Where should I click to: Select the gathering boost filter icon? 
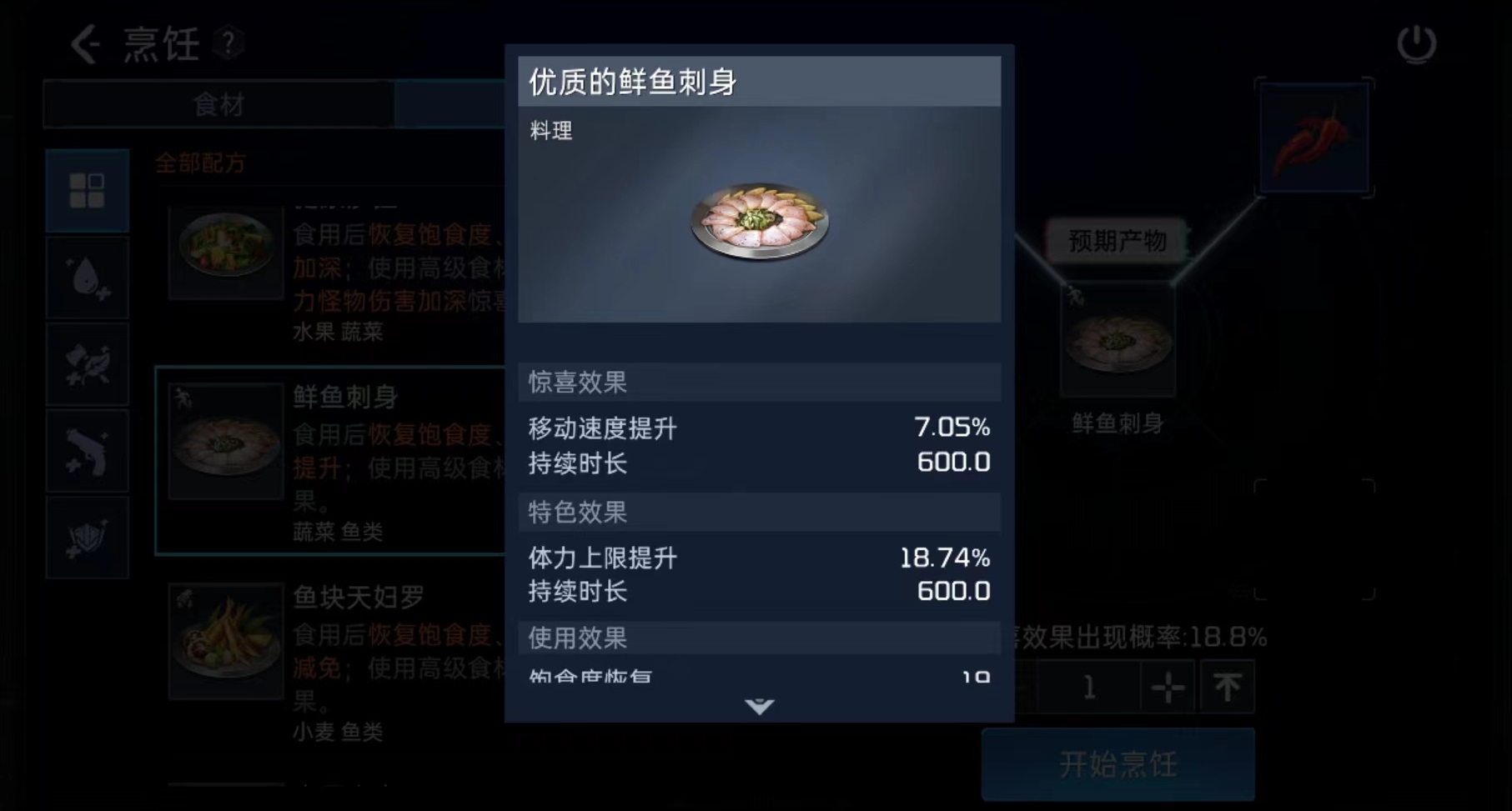[x=86, y=364]
